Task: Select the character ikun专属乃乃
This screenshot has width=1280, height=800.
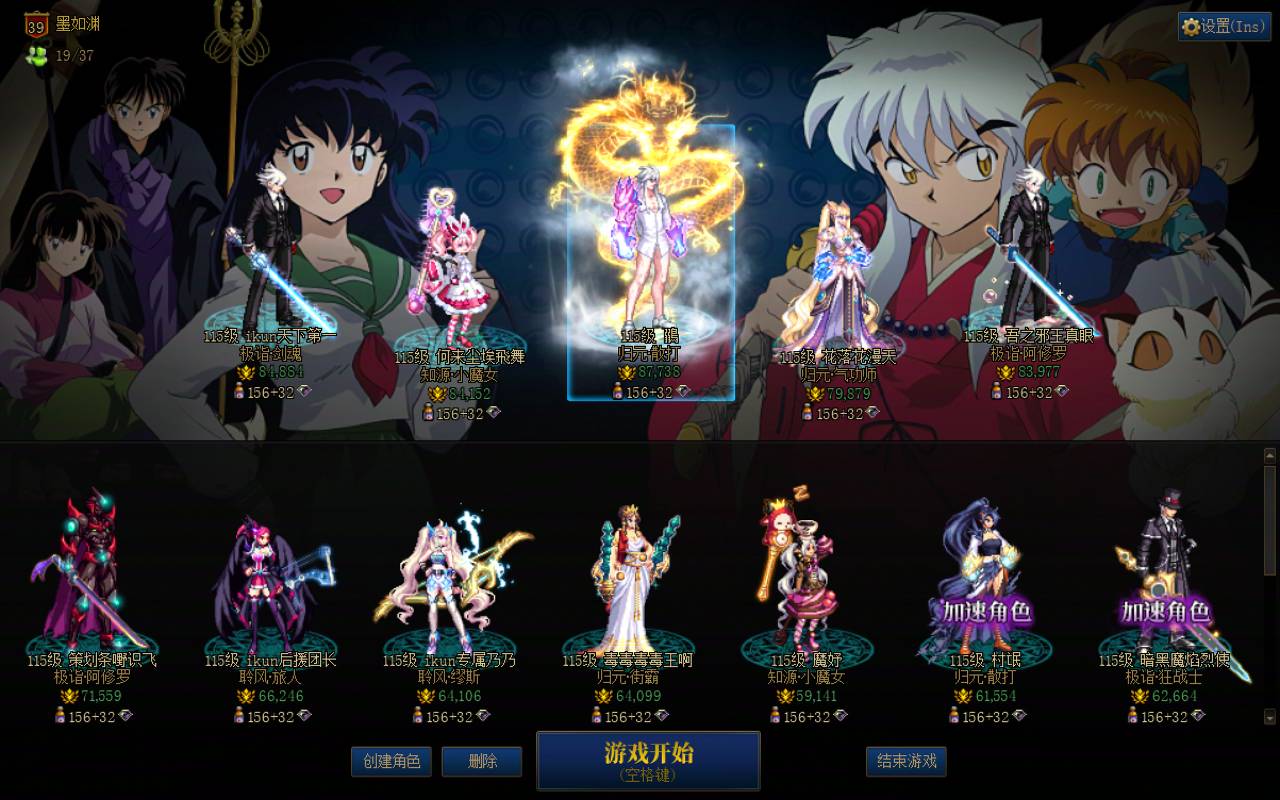Action: [x=440, y=580]
